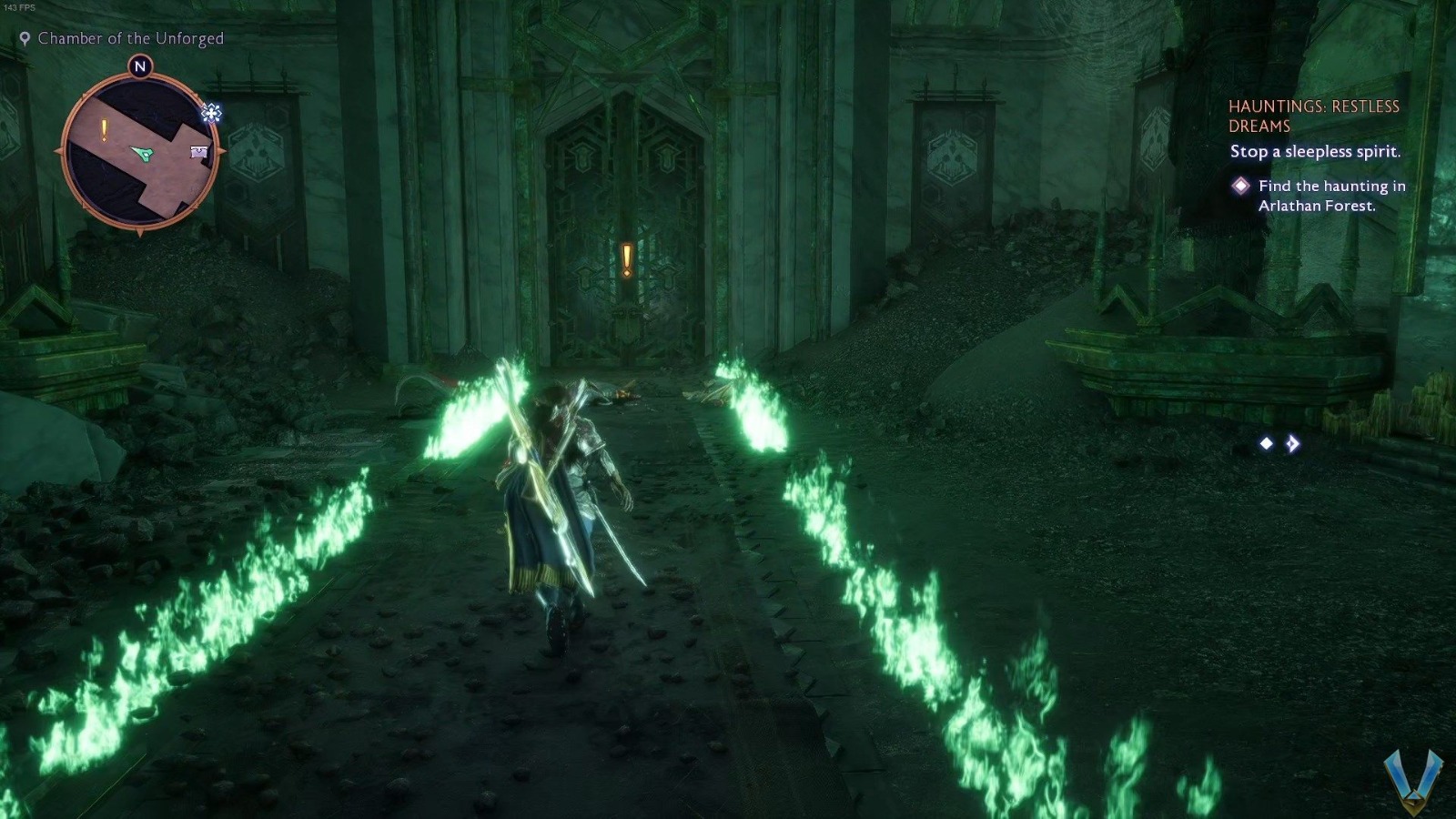Select the diamond objective icon beside the quest goal
The width and height of the screenshot is (1456, 819).
1240,186
